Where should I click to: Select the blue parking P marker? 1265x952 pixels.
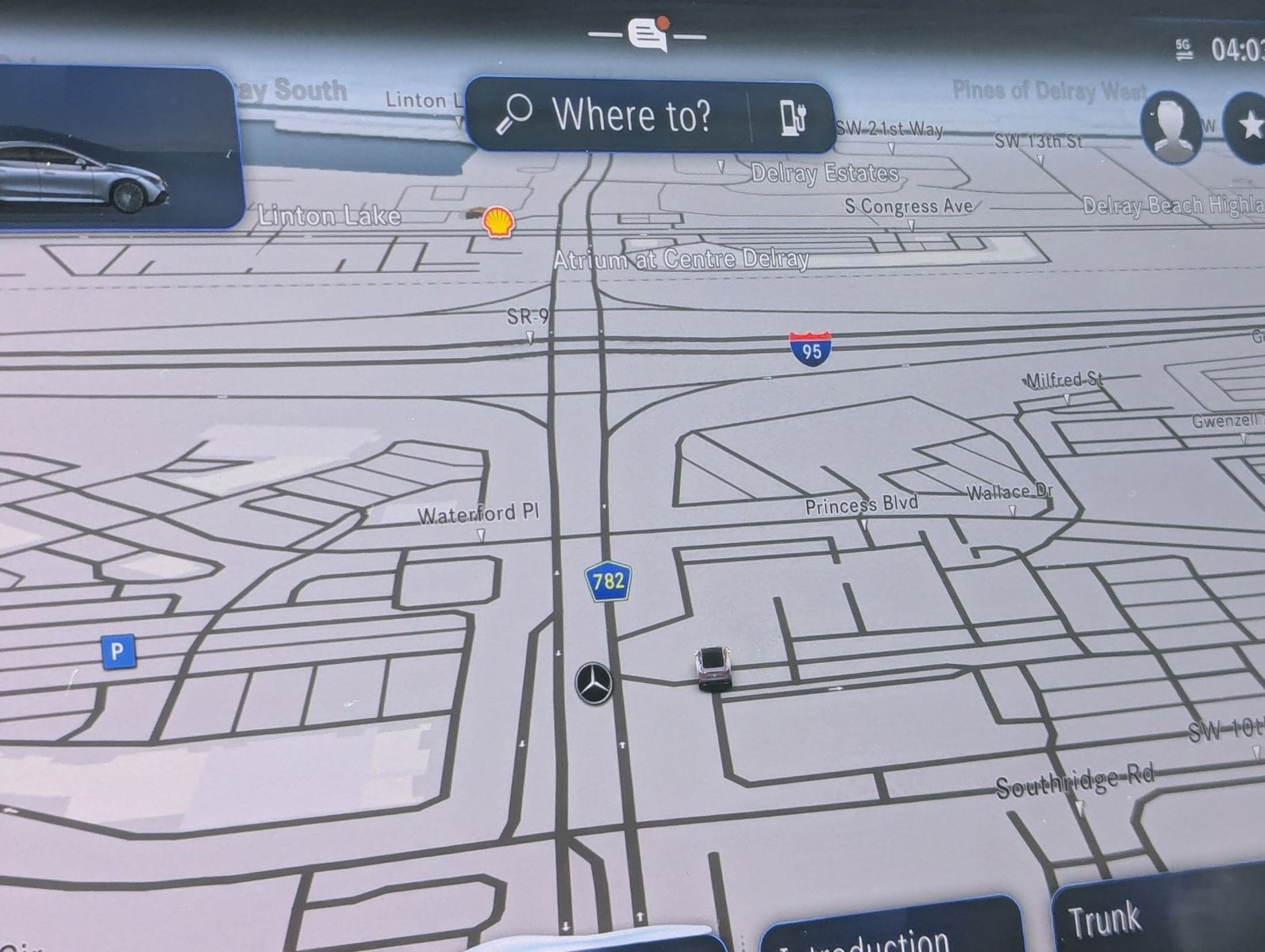[x=117, y=651]
